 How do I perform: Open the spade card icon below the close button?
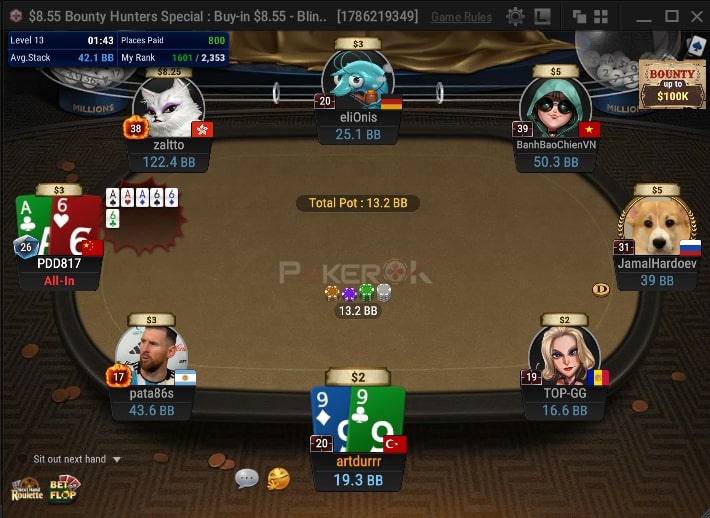click(696, 45)
